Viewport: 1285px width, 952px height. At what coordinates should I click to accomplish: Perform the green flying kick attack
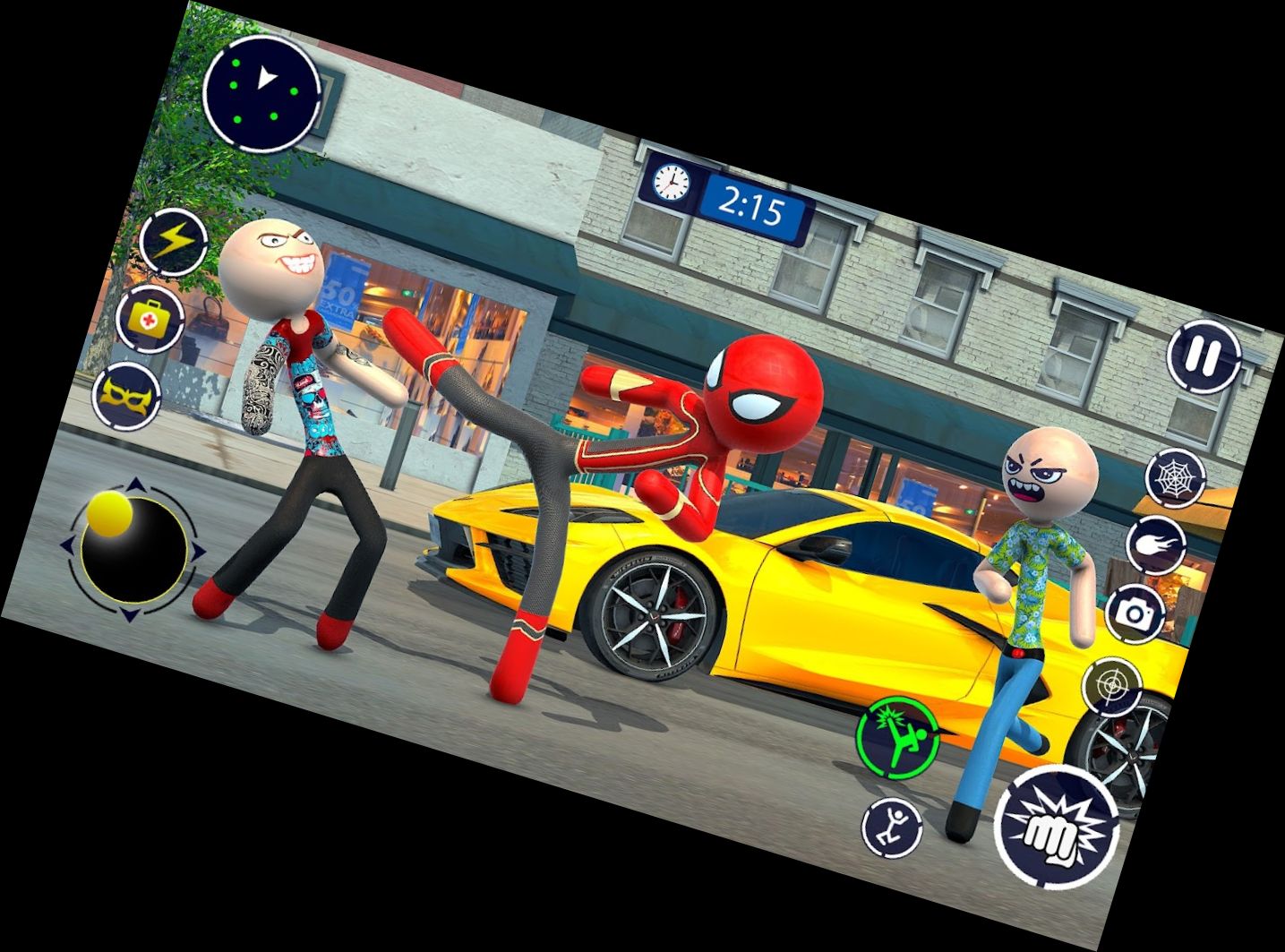(x=896, y=737)
